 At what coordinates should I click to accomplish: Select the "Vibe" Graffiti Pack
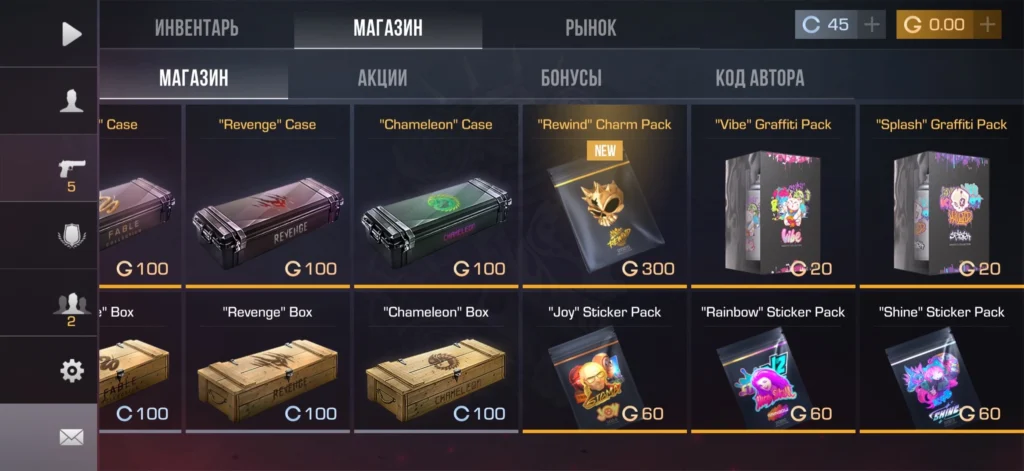(x=772, y=195)
